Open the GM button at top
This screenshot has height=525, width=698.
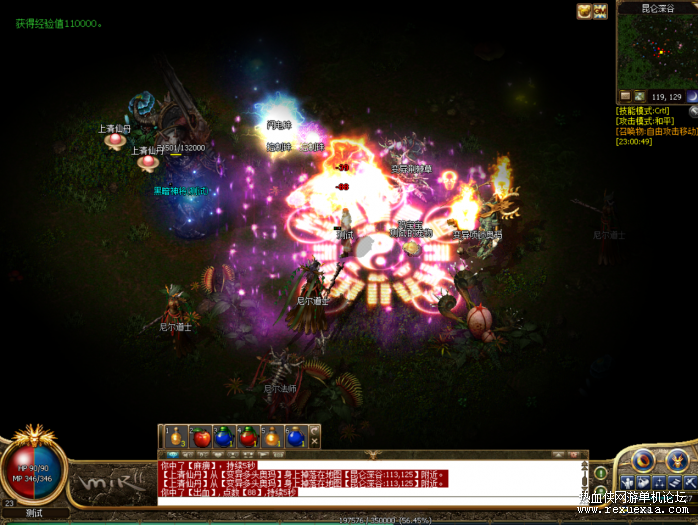point(600,11)
